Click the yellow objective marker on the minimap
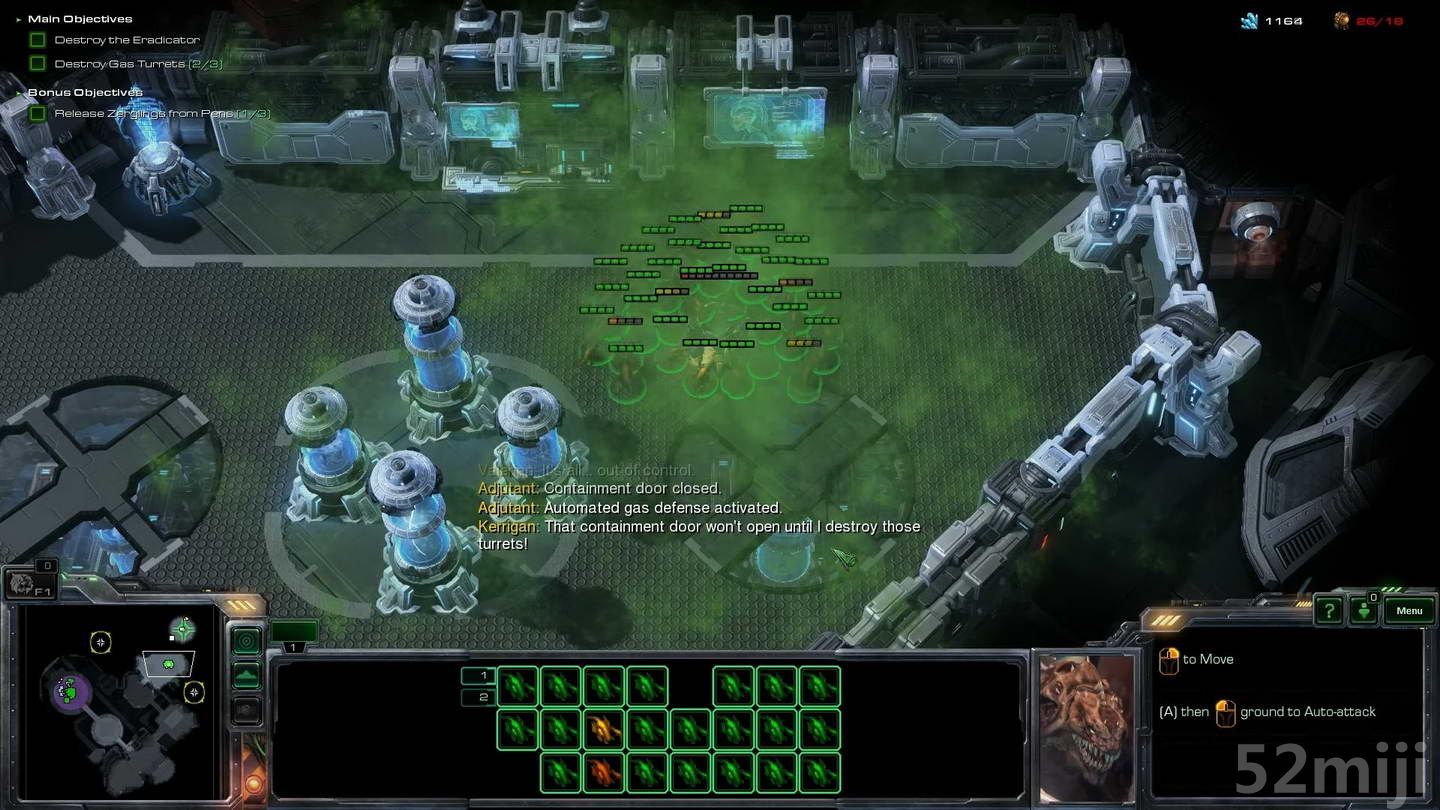Viewport: 1440px width, 810px height. point(101,642)
